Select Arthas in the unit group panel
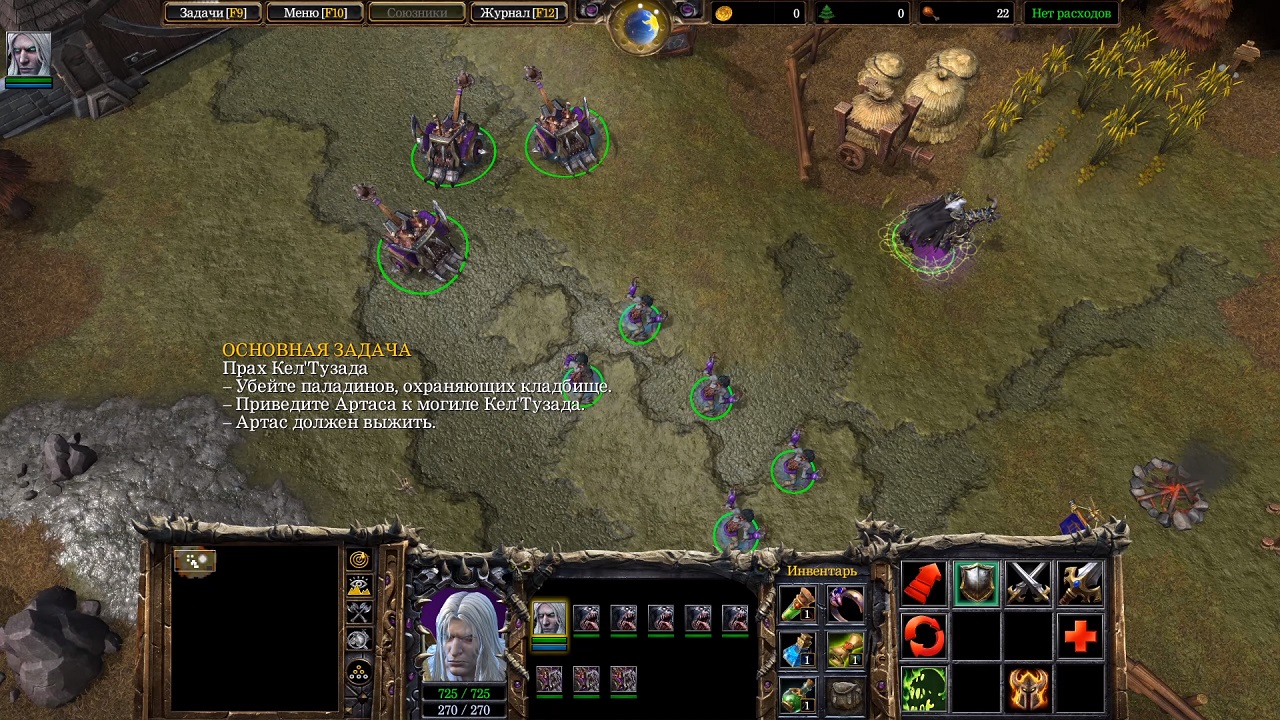 coord(548,619)
